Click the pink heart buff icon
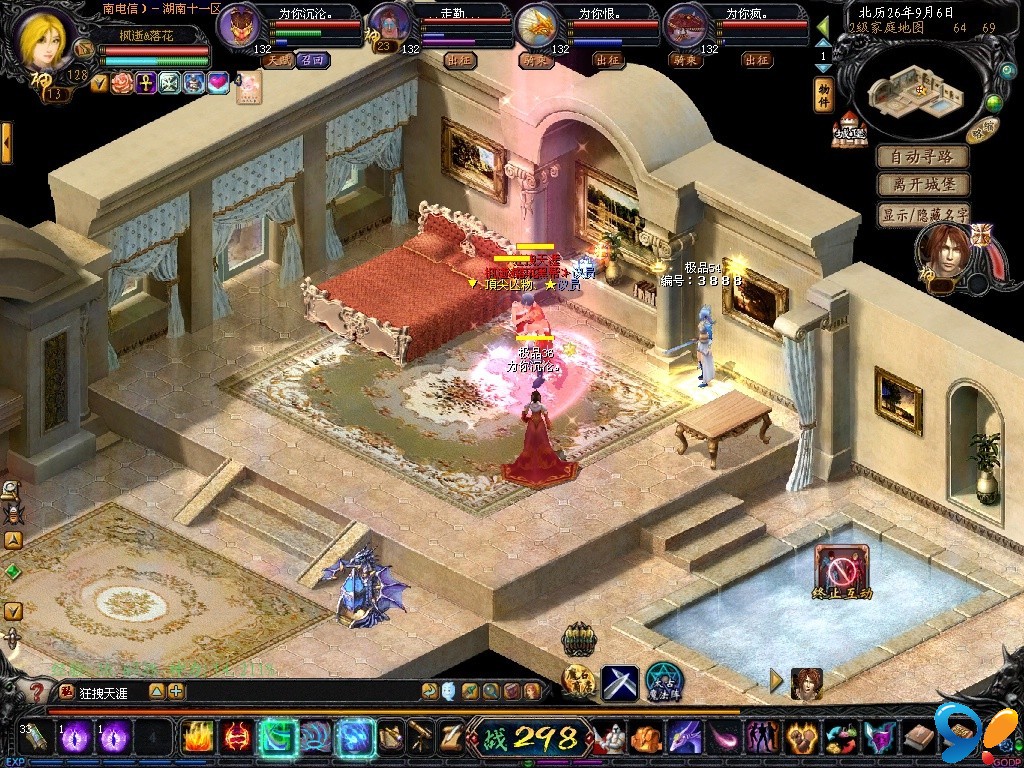The image size is (1024, 768). click(218, 84)
